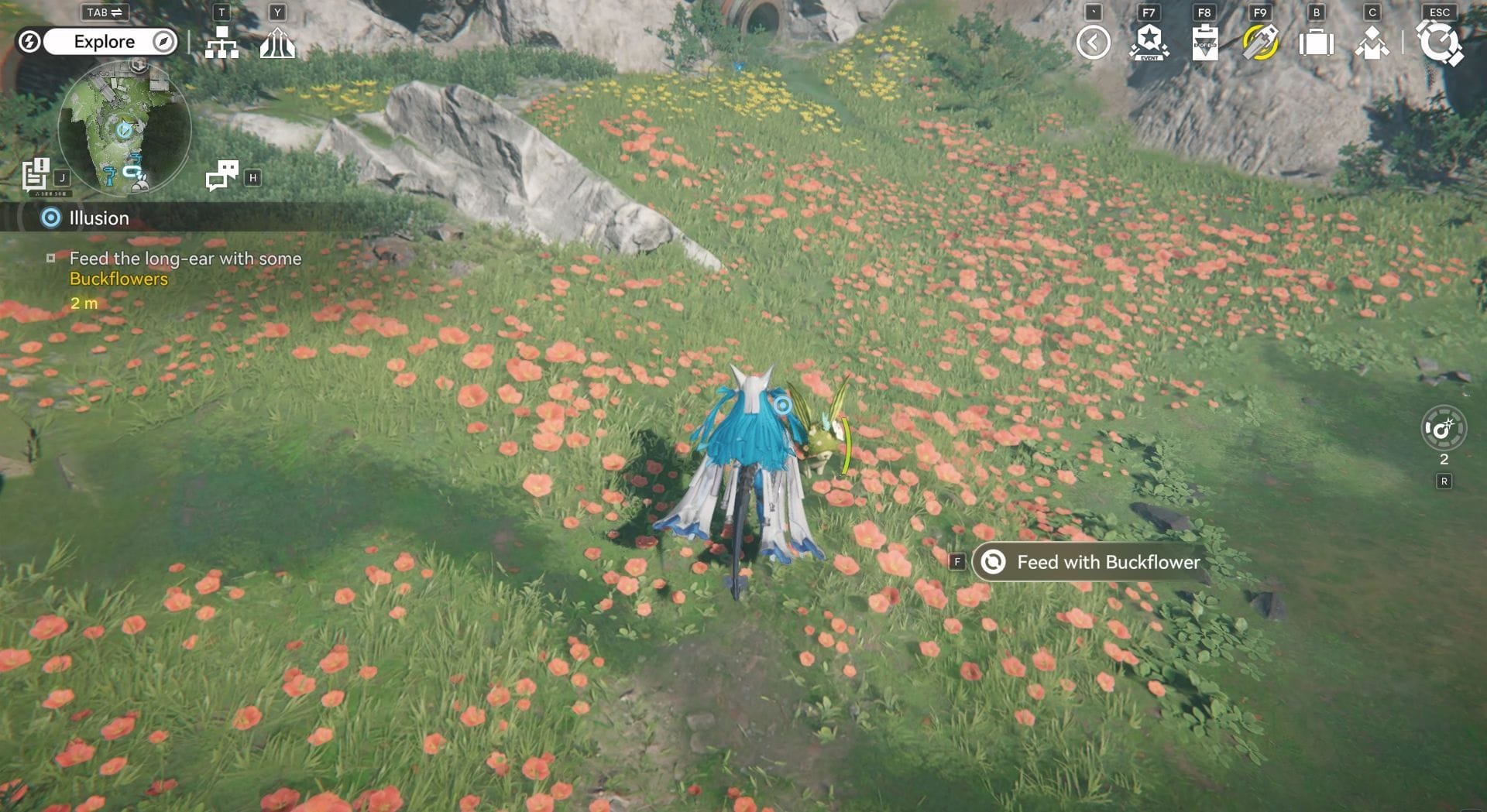The image size is (1487, 812).
Task: Open the hierarchy tree icon menu
Action: tap(222, 43)
